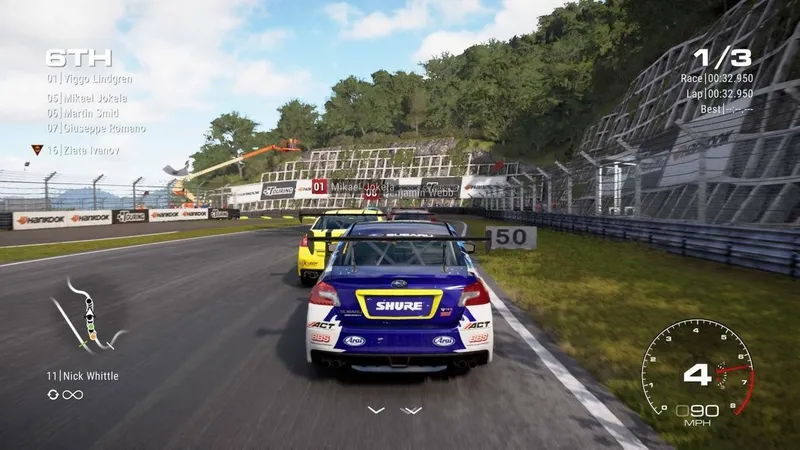Select Giuseppe Romano's standings row

[x=96, y=128]
